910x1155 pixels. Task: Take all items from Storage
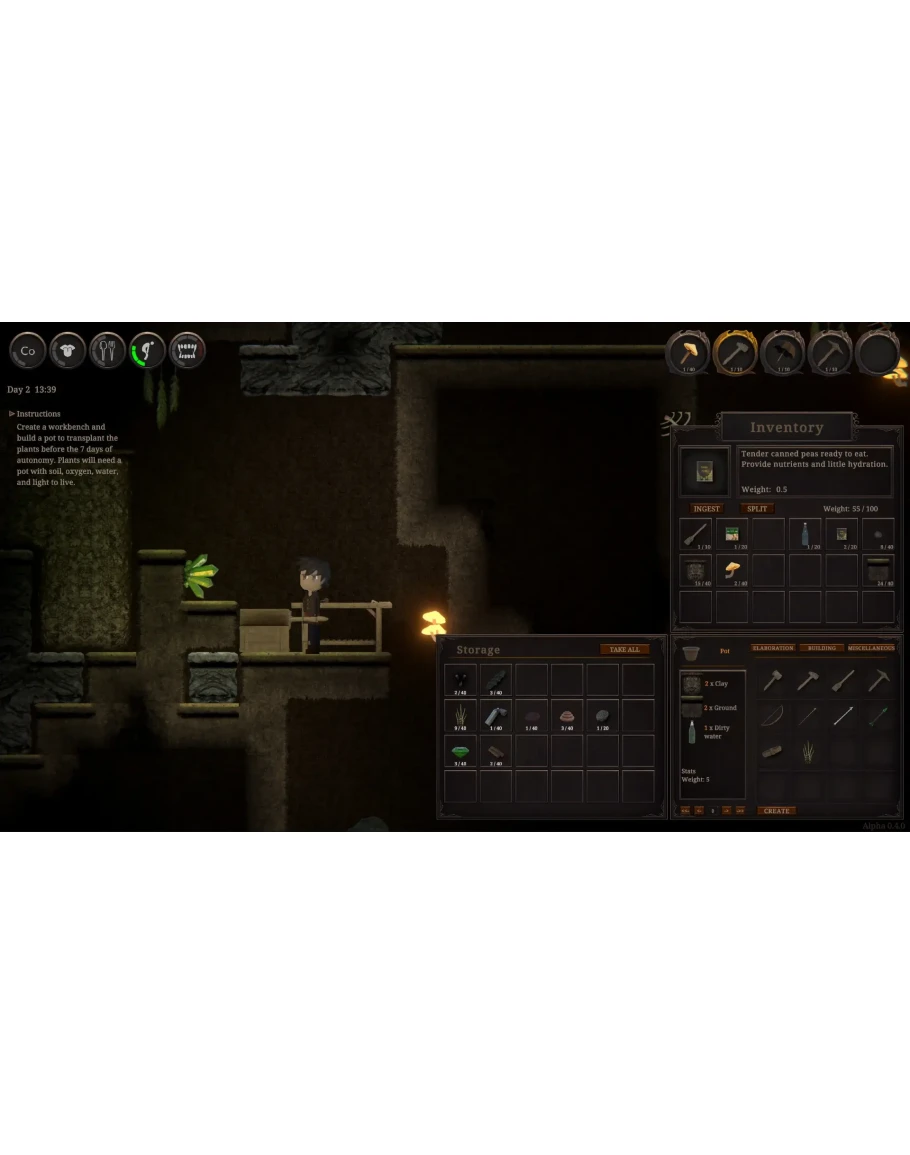pos(624,650)
